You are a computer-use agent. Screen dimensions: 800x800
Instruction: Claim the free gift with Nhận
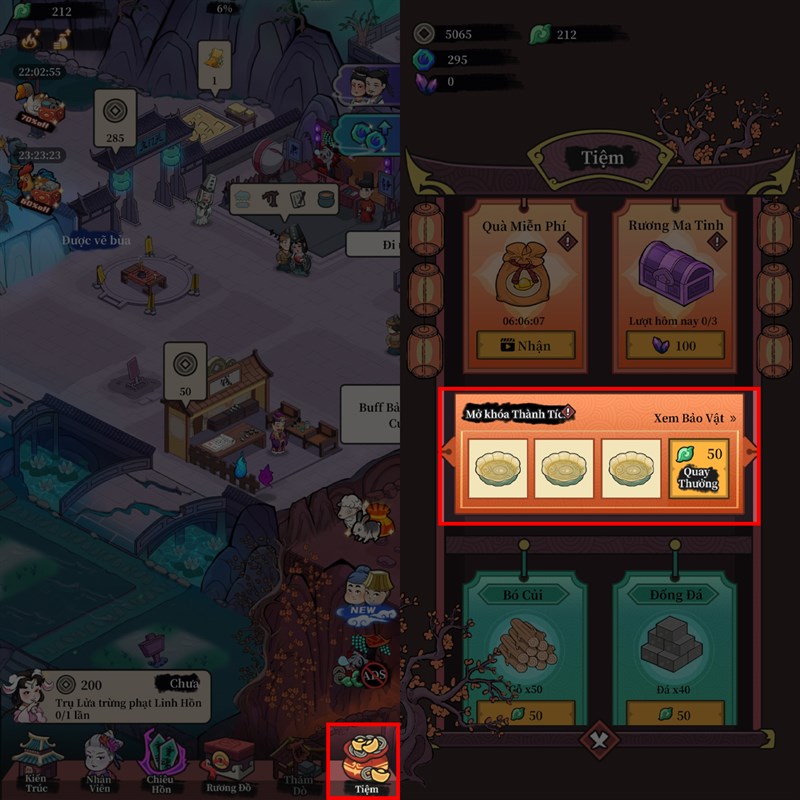pyautogui.click(x=526, y=345)
